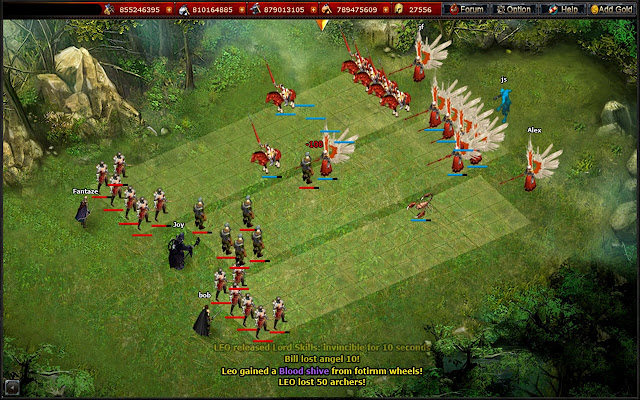
Task: Open the Help window
Action: tap(562, 9)
